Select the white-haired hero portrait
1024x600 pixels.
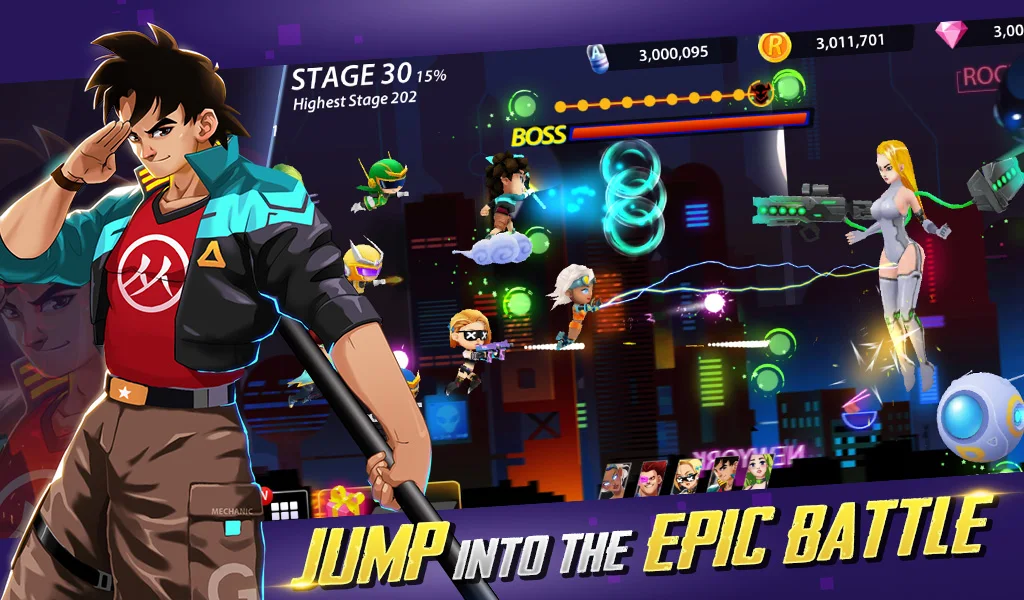(615, 479)
